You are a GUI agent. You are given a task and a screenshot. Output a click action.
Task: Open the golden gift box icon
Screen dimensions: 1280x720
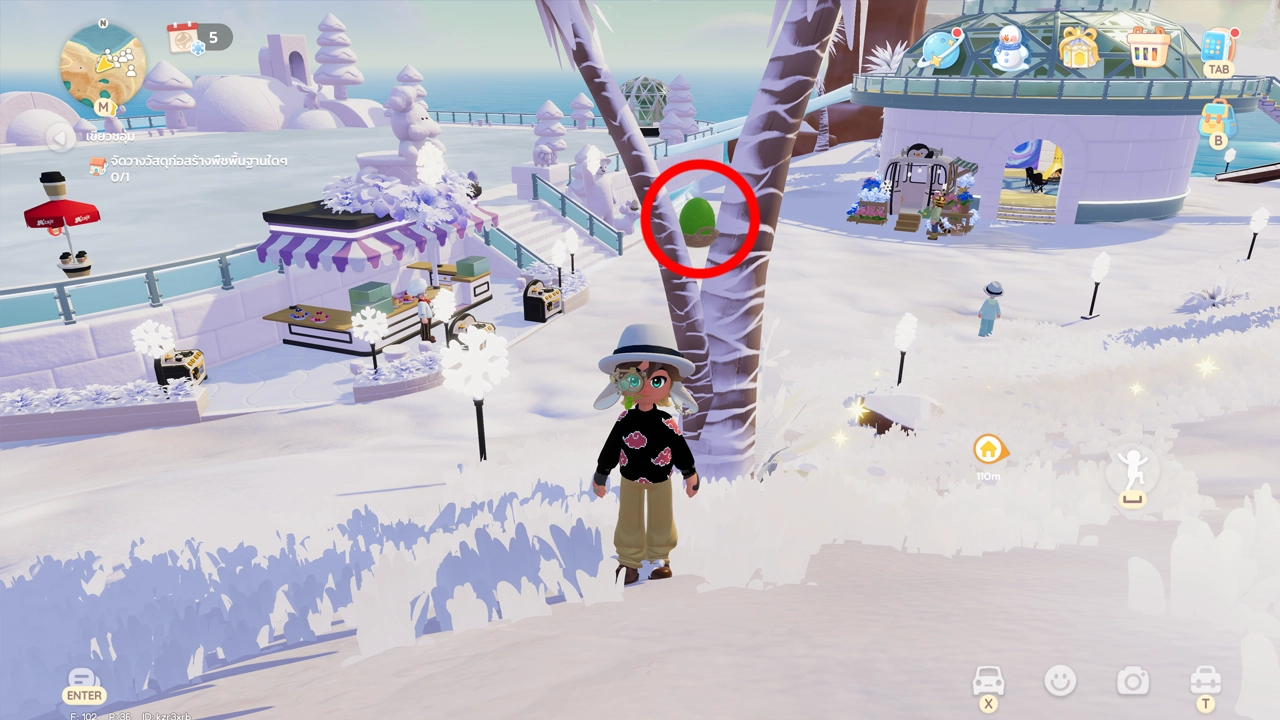(x=1079, y=48)
